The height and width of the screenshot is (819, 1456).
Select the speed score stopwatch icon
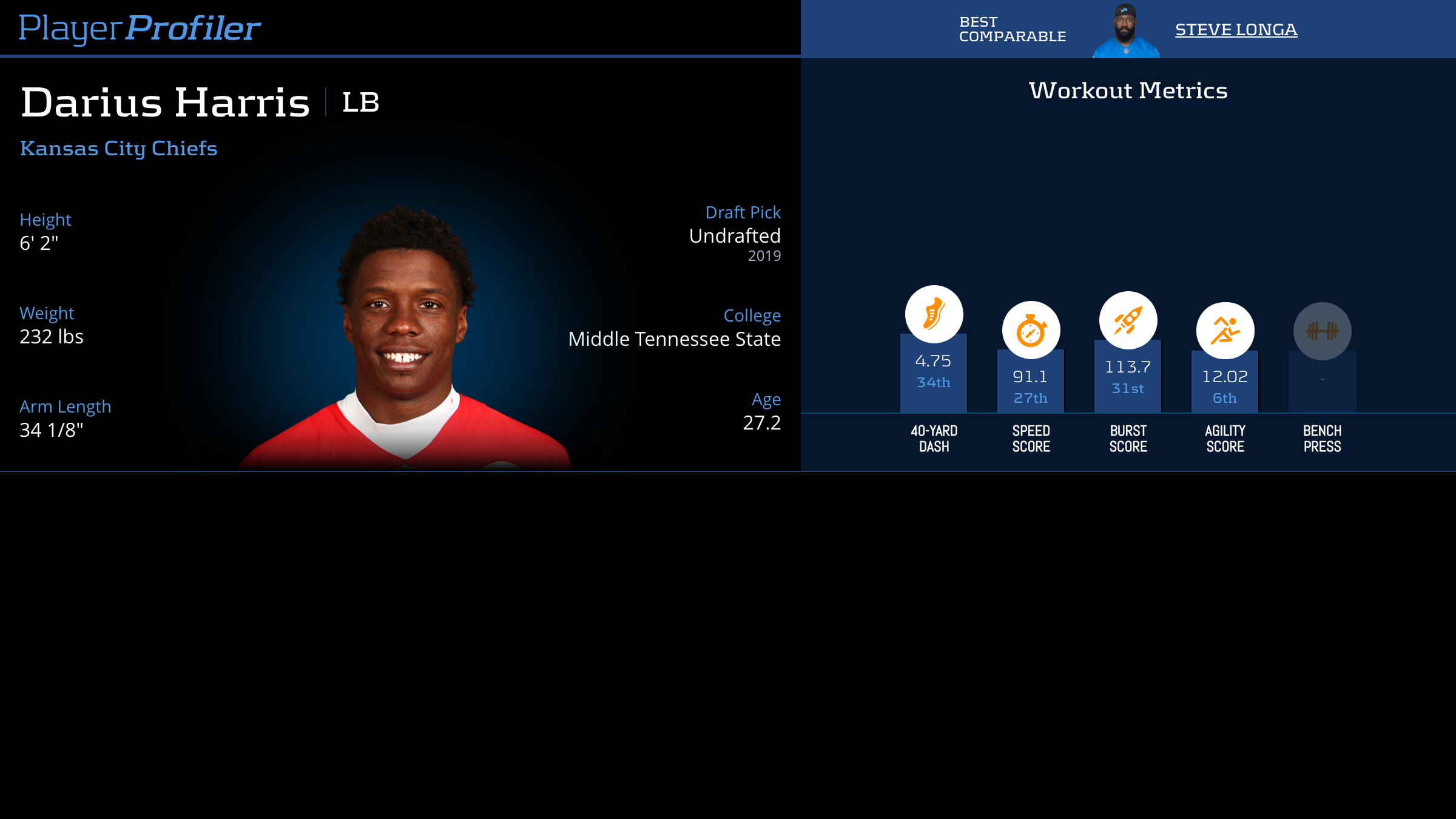[x=1031, y=331]
